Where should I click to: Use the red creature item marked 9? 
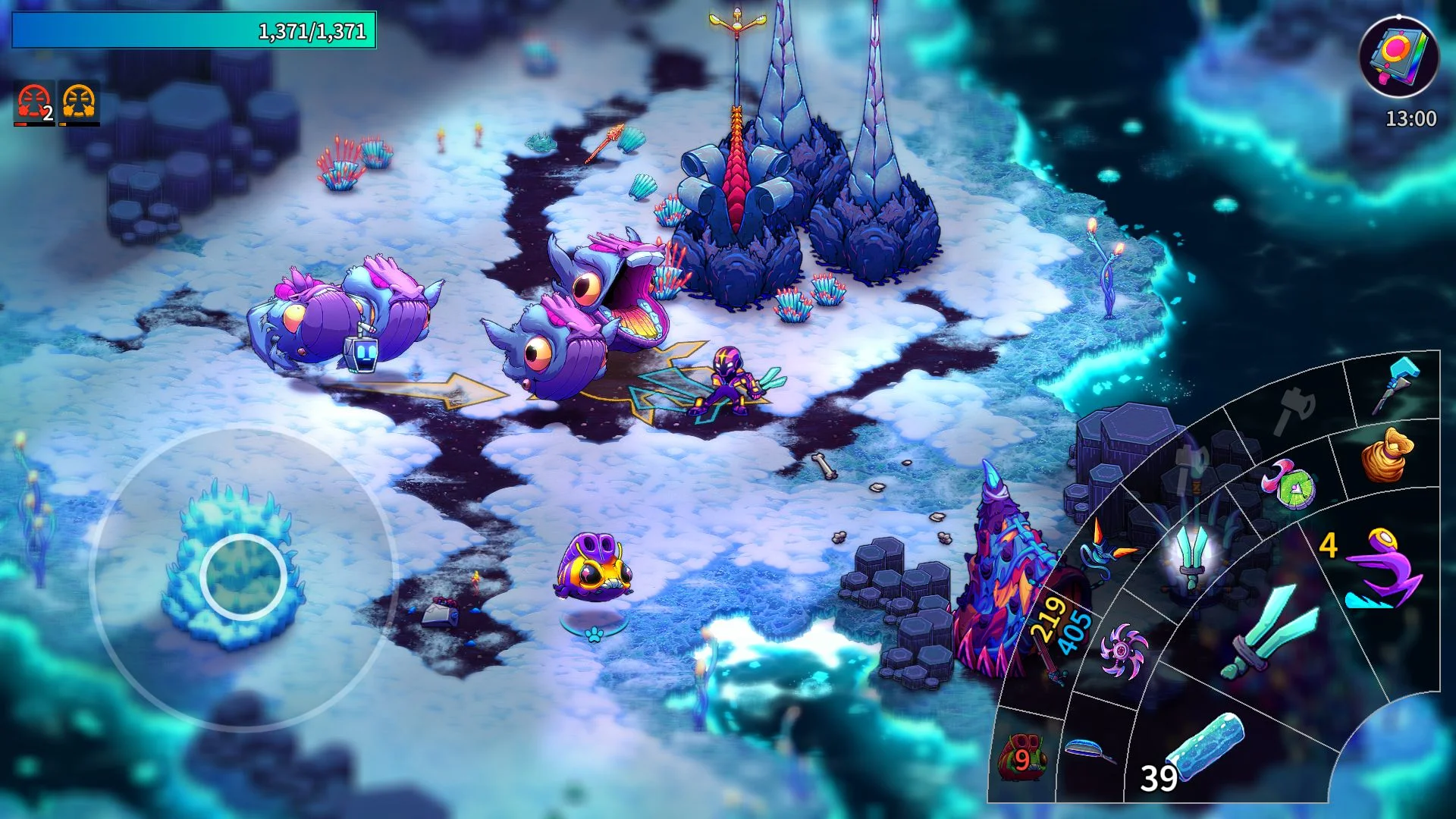click(1022, 757)
